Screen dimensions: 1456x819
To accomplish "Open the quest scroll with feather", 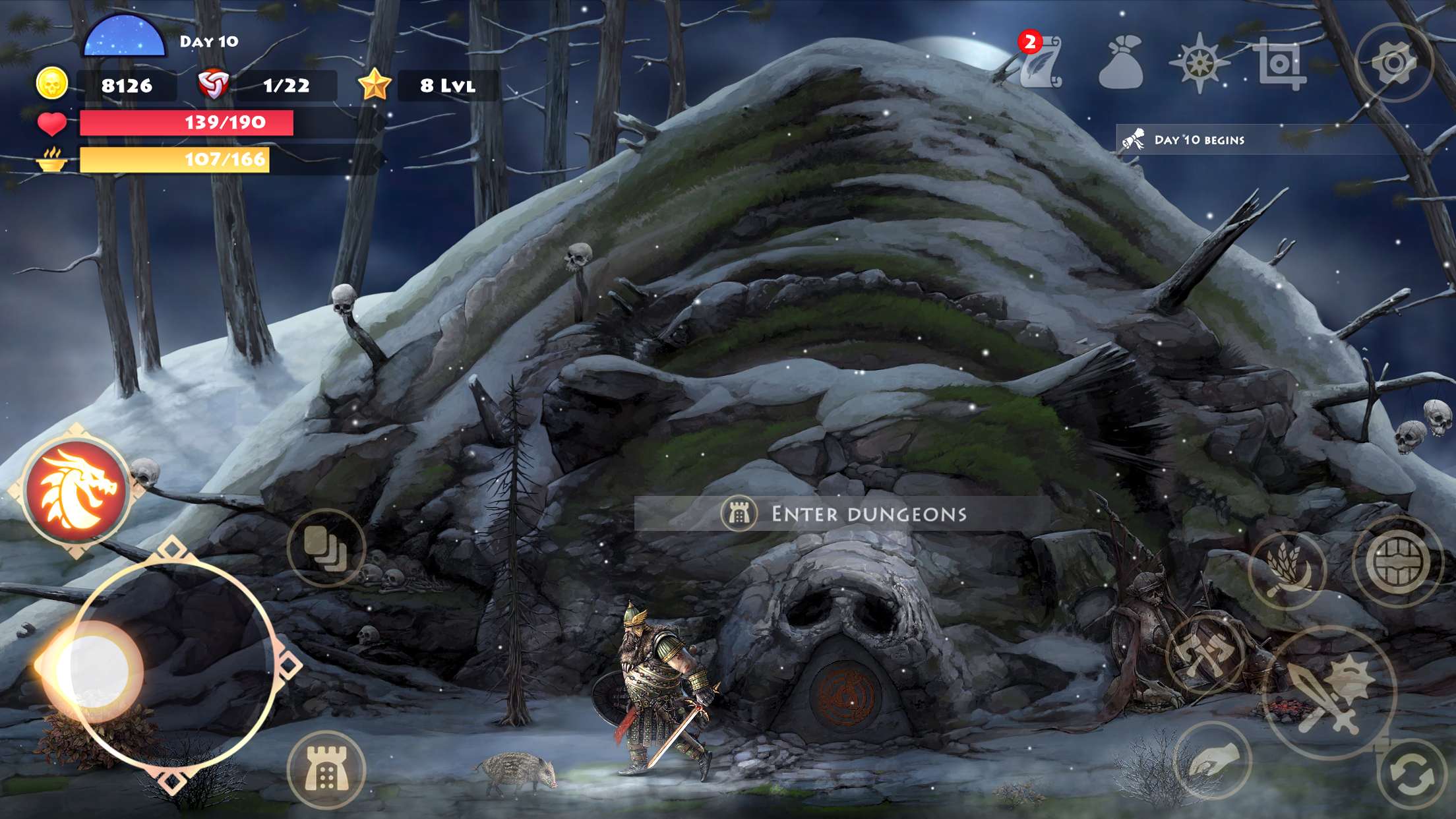I will click(x=1042, y=63).
